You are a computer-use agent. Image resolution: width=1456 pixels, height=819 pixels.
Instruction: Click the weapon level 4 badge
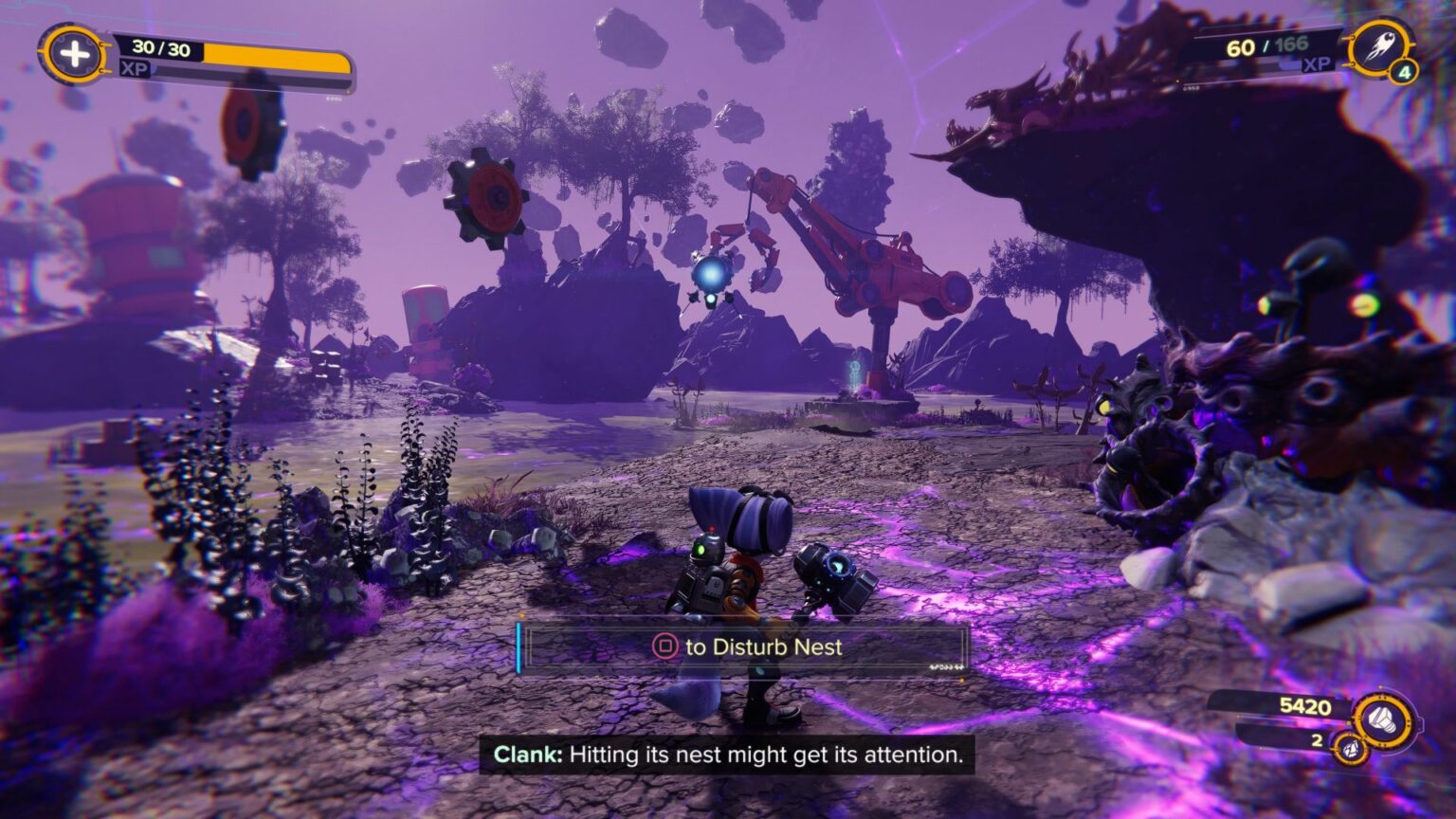[1406, 72]
